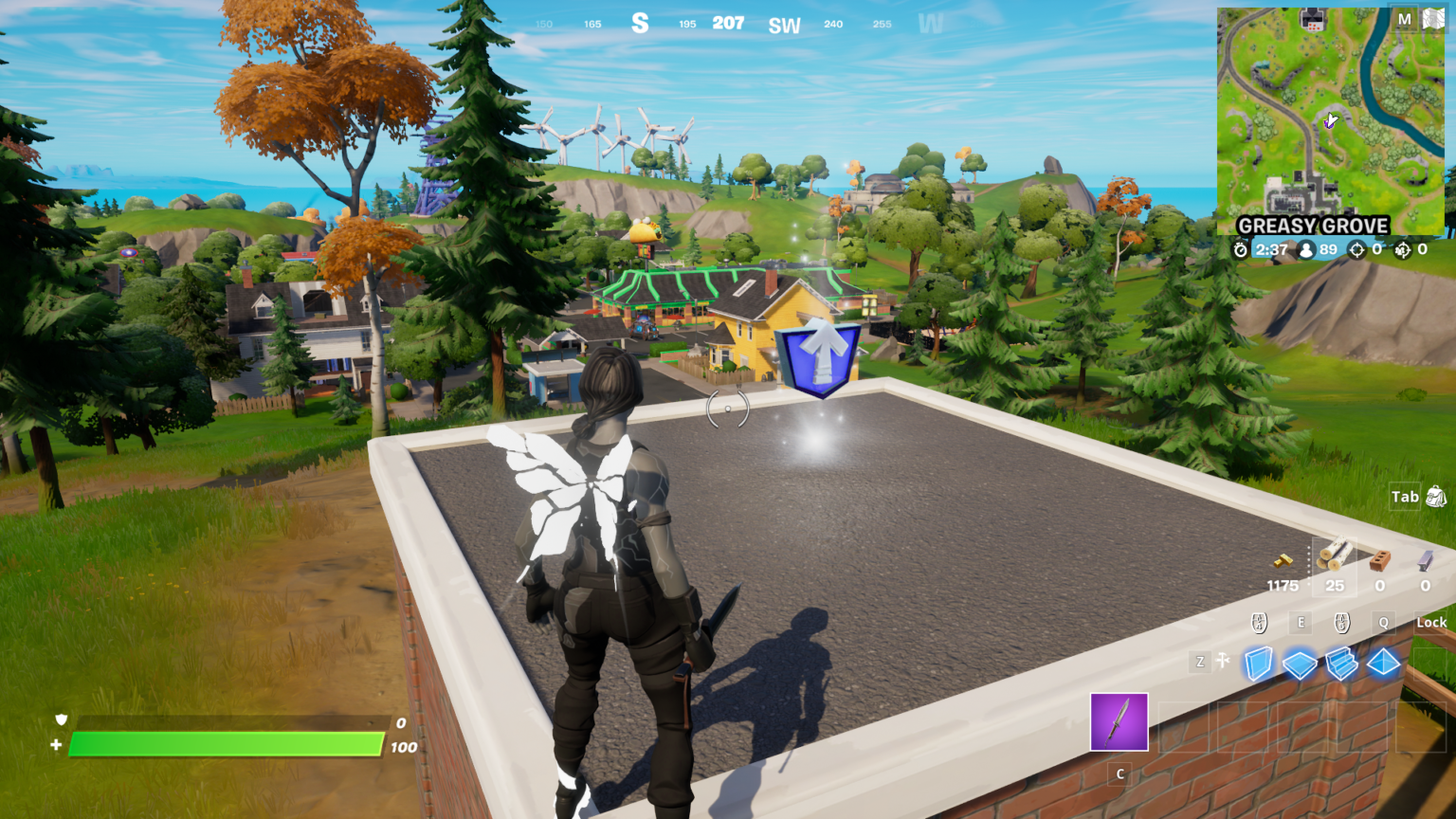This screenshot has width=1456, height=819.
Task: Open the backpack inventory icon beside Tab
Action: 1435,497
